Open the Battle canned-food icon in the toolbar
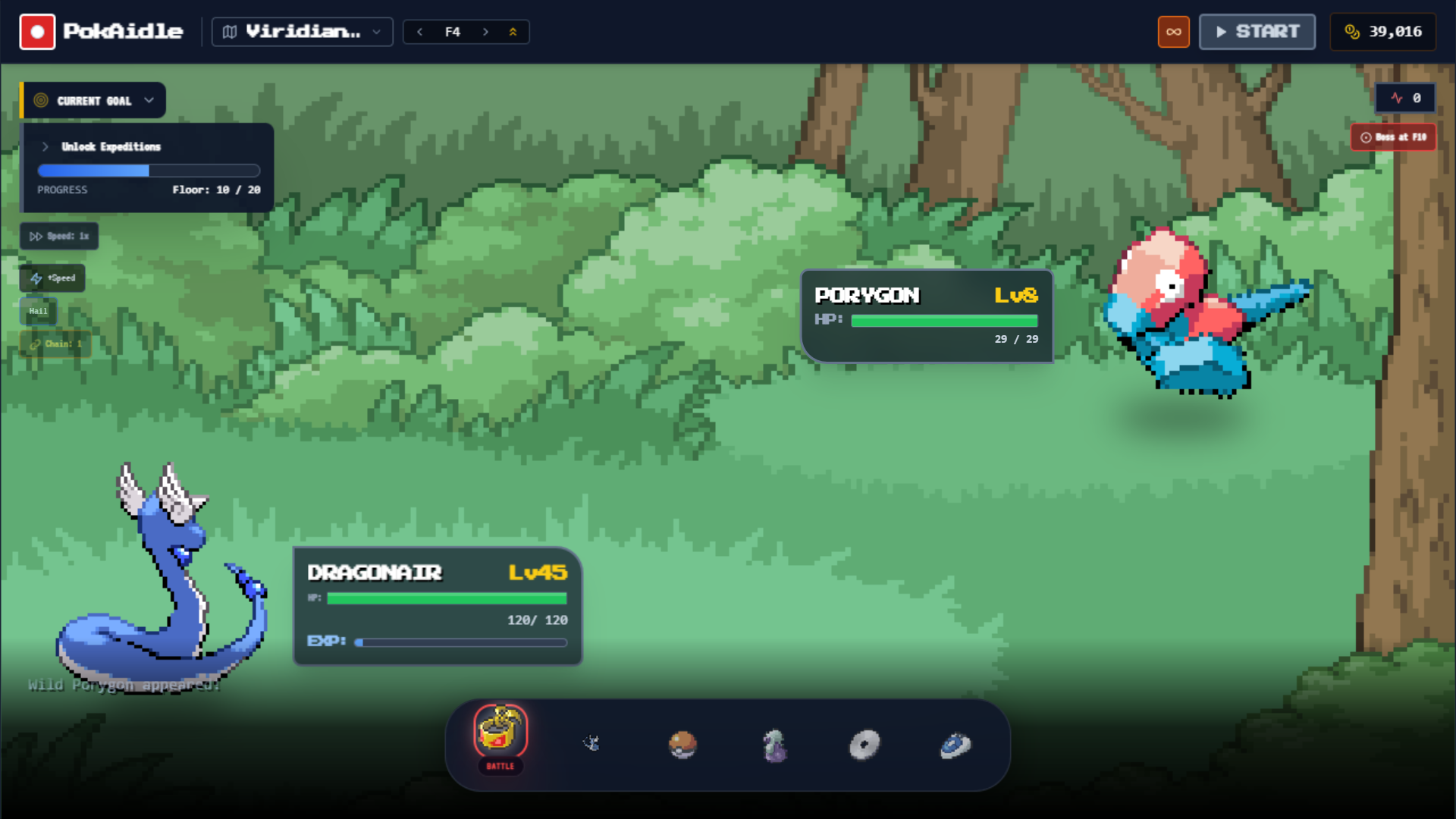1456x819 pixels. pyautogui.click(x=500, y=733)
